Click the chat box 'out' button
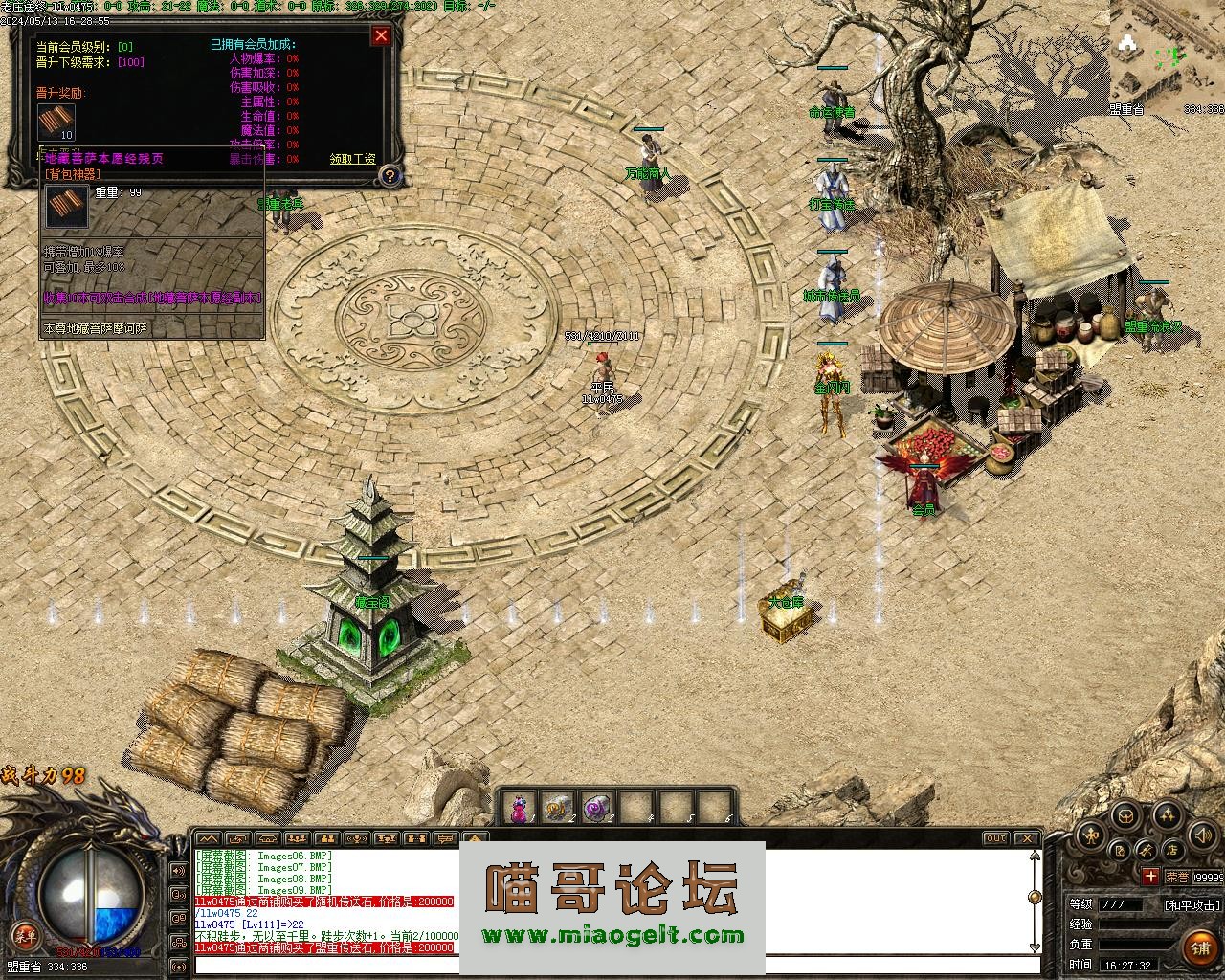The image size is (1225, 980). [x=996, y=838]
